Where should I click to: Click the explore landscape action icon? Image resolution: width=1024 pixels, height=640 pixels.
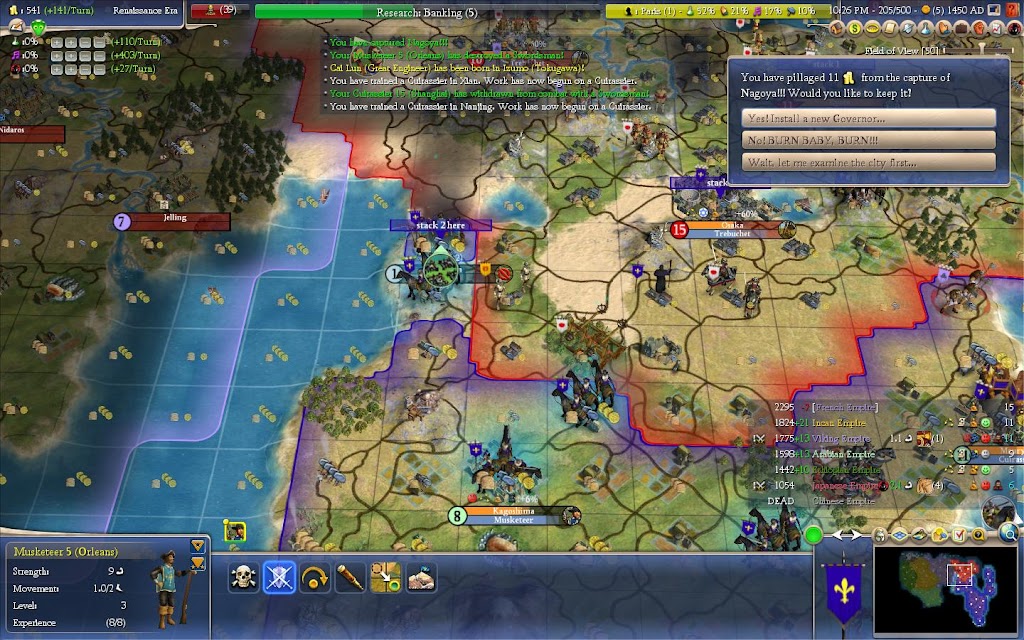point(422,578)
